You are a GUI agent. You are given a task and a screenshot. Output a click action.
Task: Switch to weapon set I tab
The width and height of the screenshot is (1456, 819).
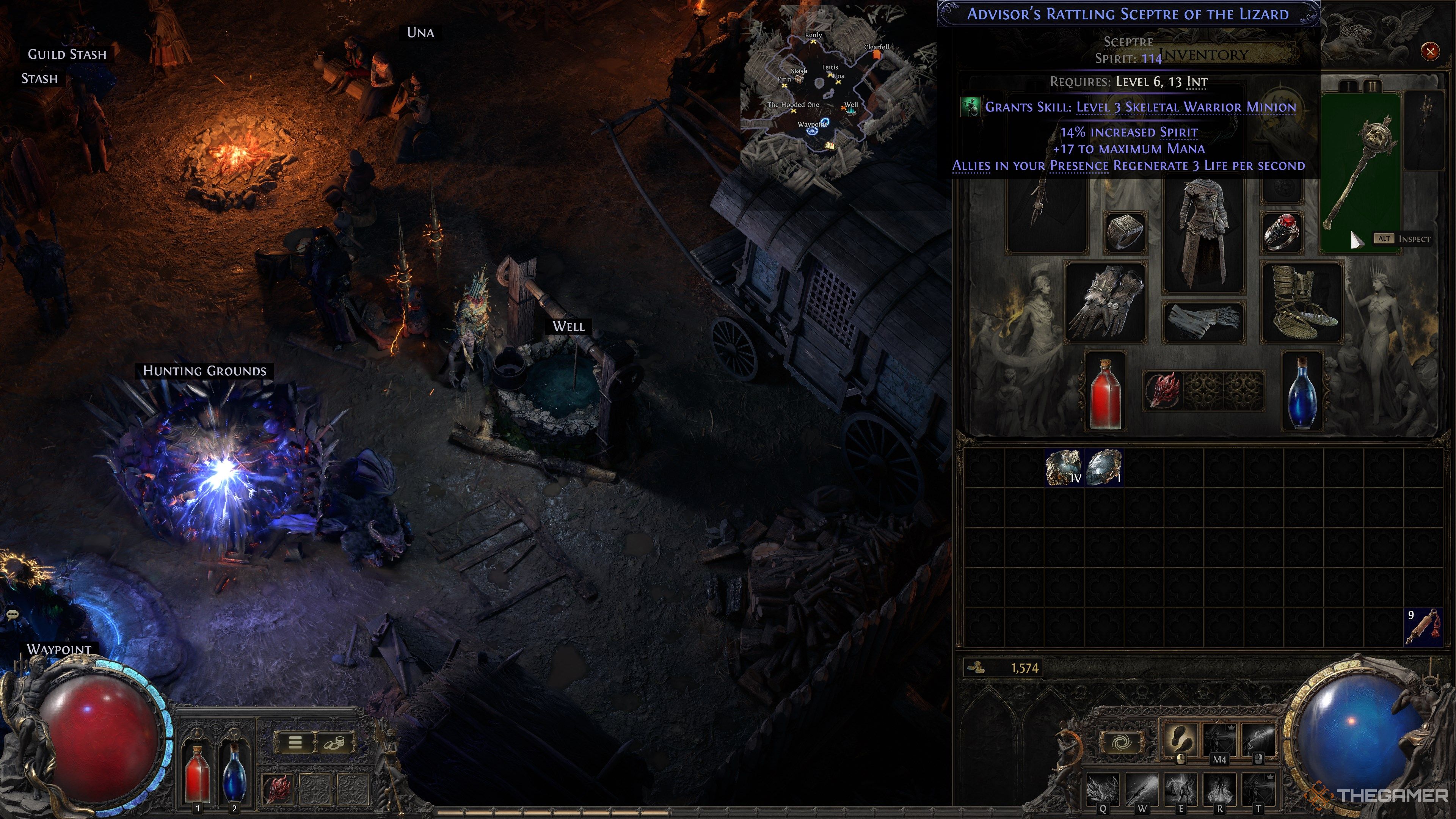click(1348, 86)
